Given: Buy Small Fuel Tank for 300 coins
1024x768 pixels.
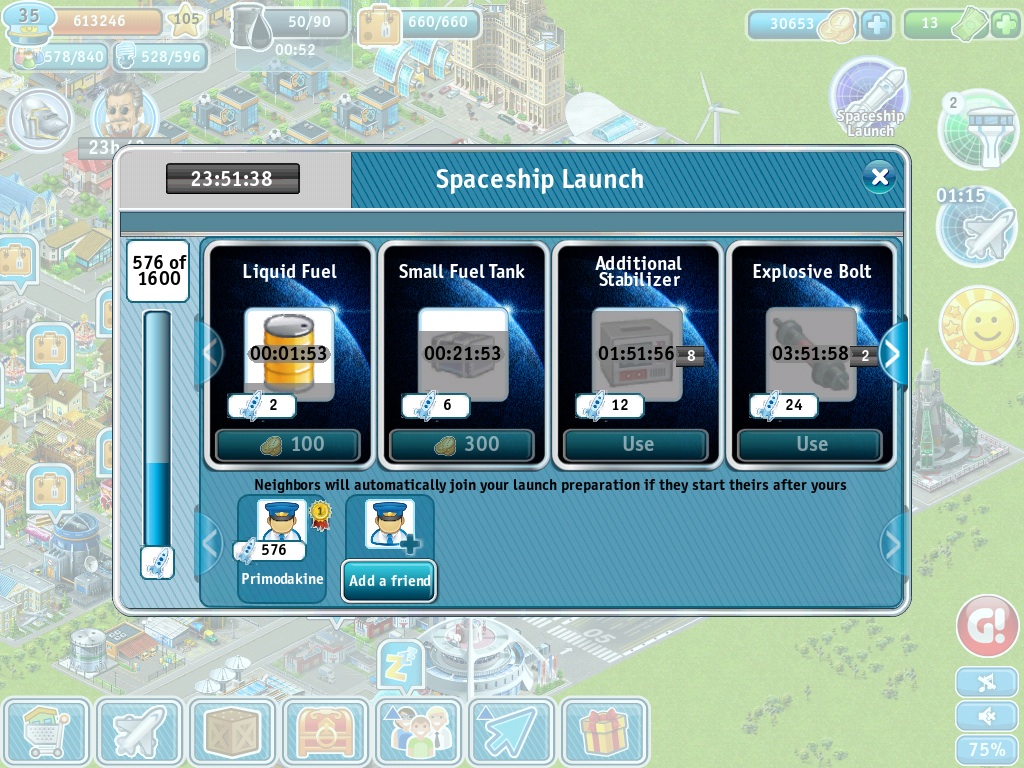Looking at the screenshot, I should coord(462,445).
